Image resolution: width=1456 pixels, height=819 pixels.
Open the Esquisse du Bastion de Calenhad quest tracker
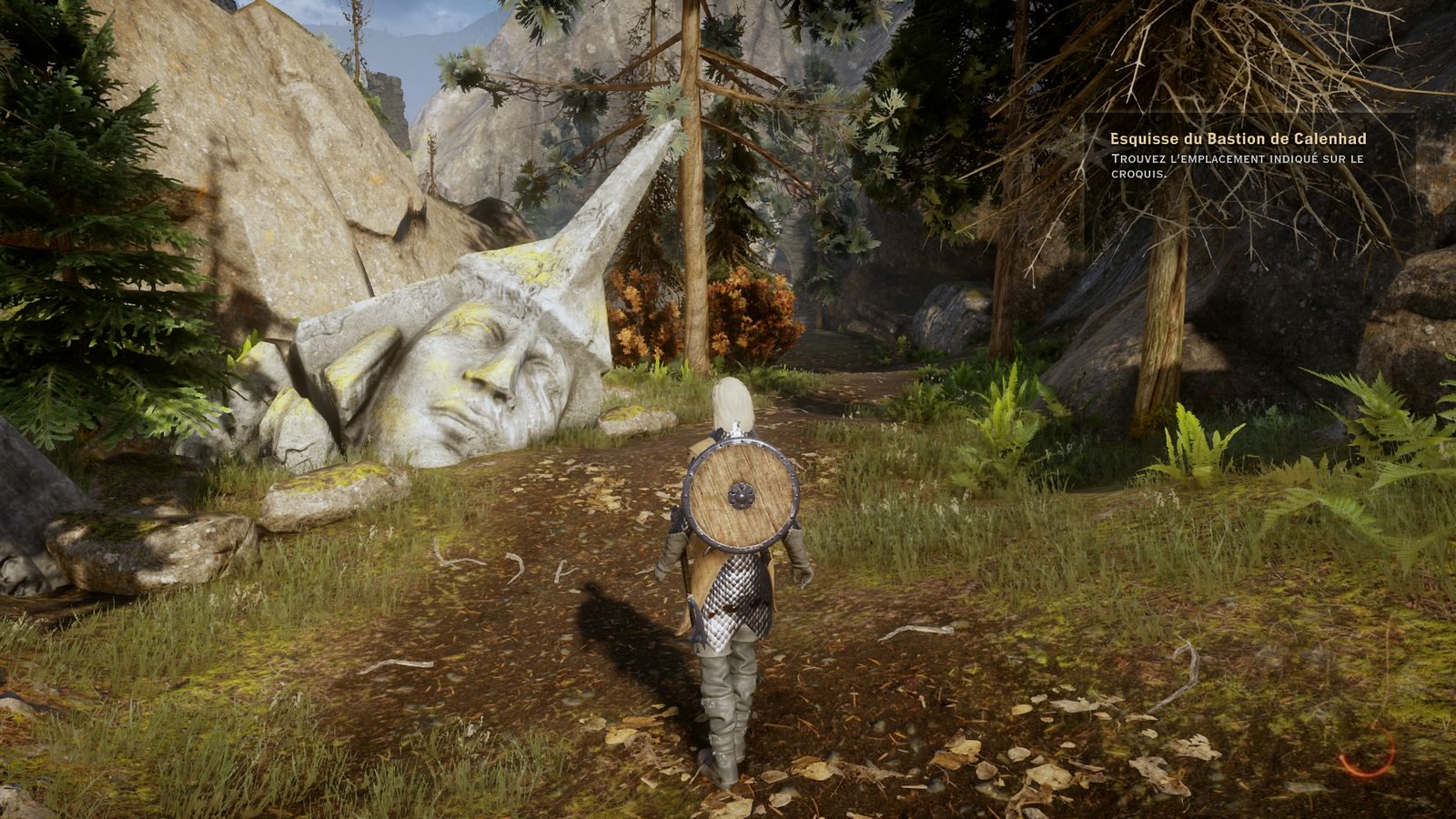point(1238,139)
